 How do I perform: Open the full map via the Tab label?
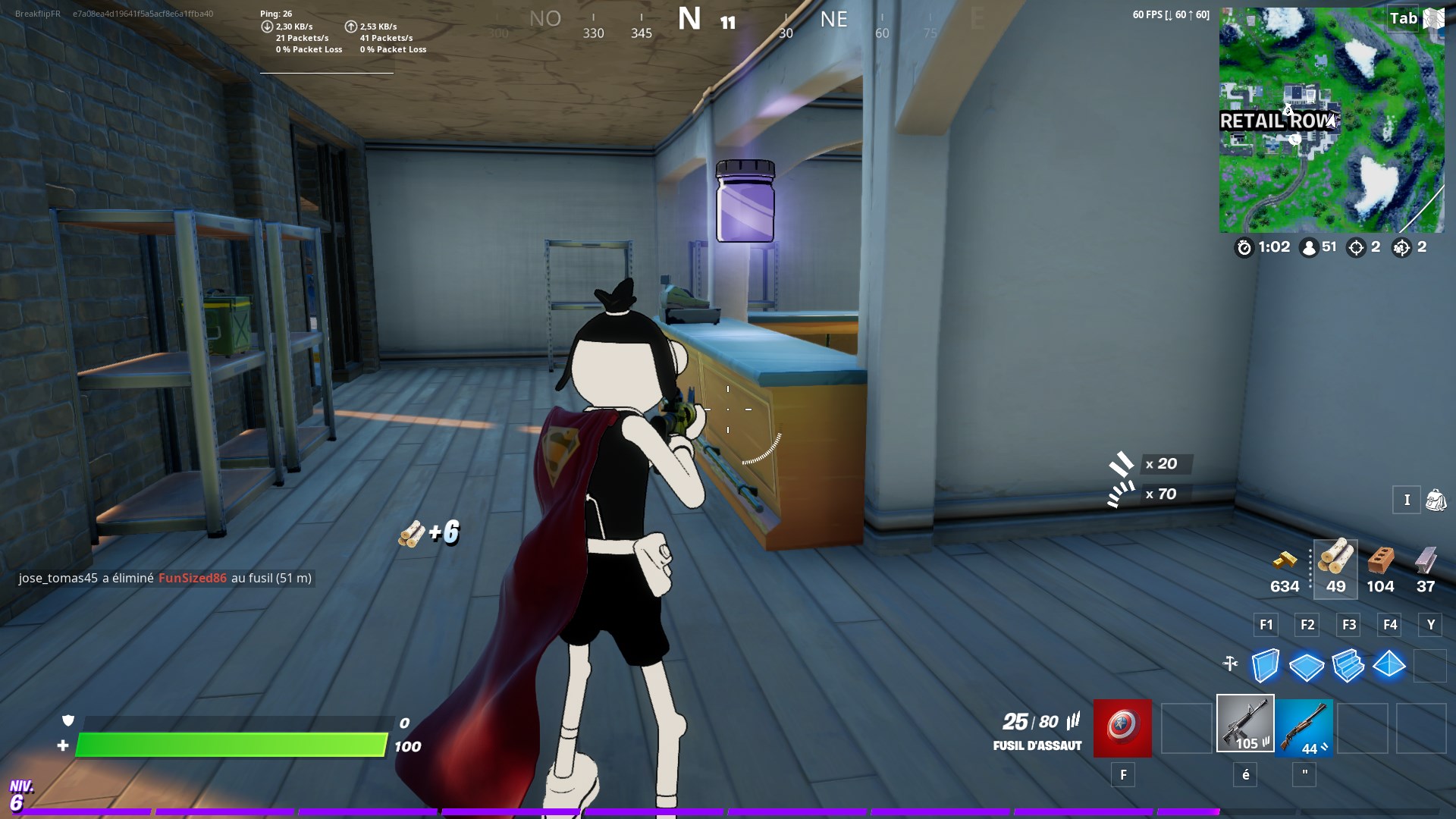pos(1402,18)
